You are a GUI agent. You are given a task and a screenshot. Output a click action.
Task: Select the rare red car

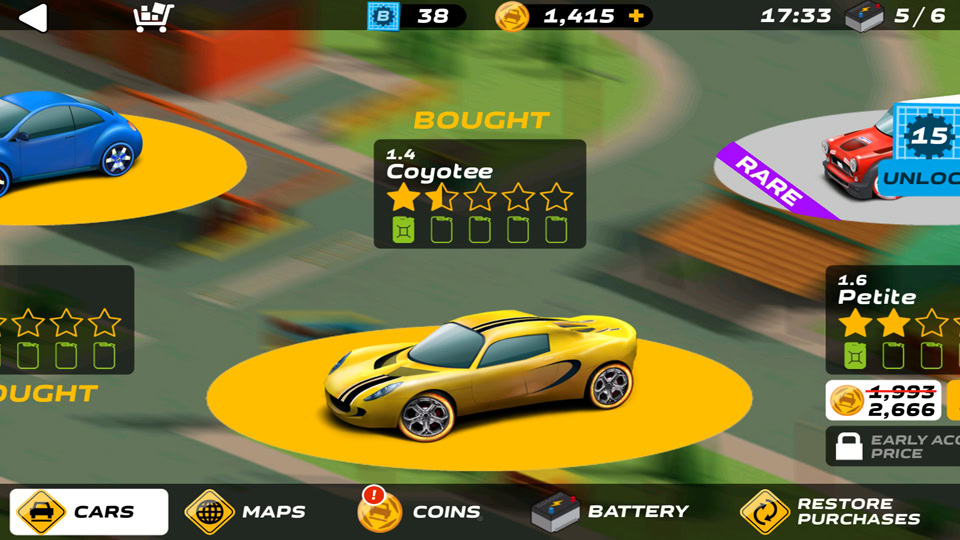860,160
